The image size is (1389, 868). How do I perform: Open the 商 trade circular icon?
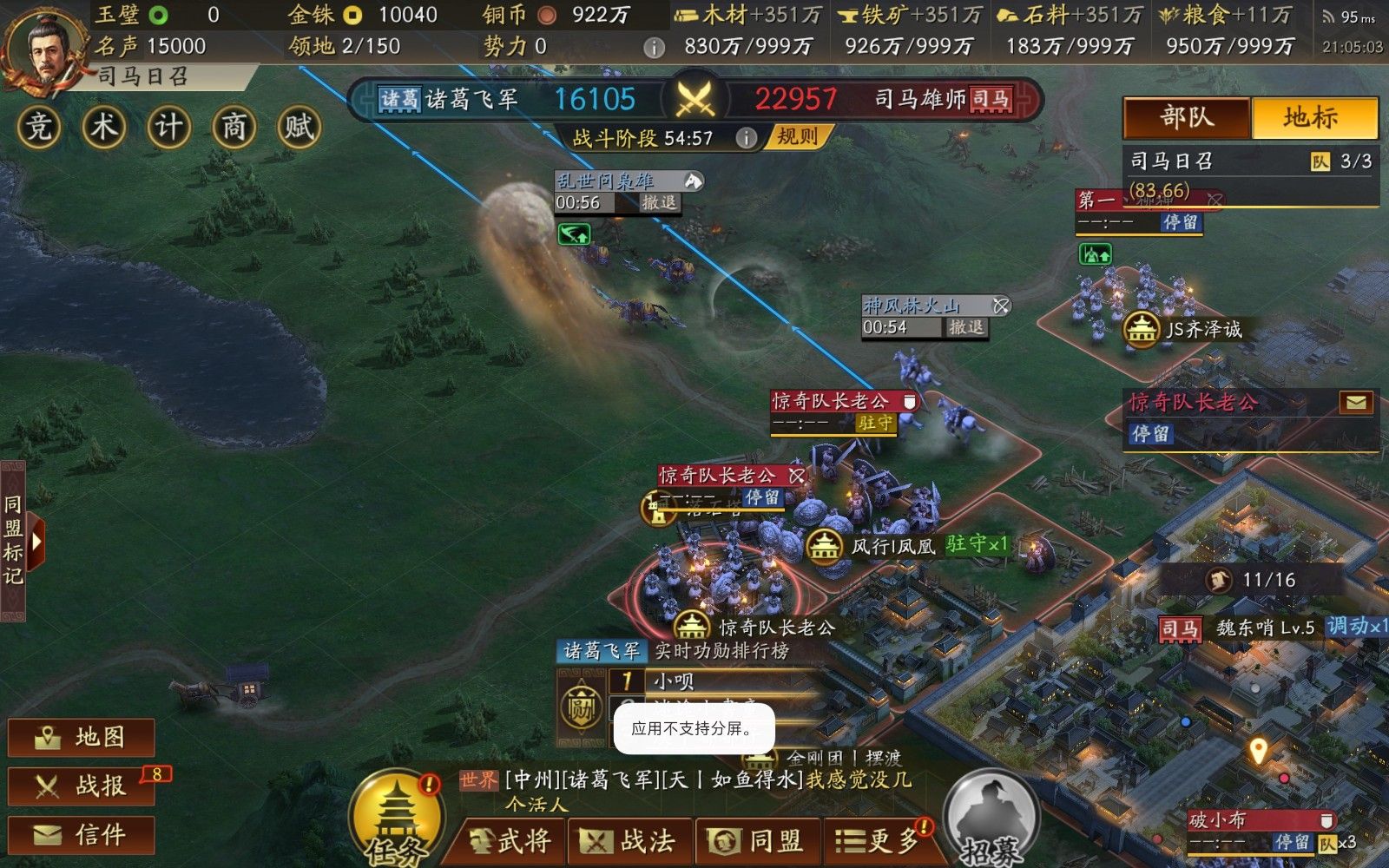point(234,127)
